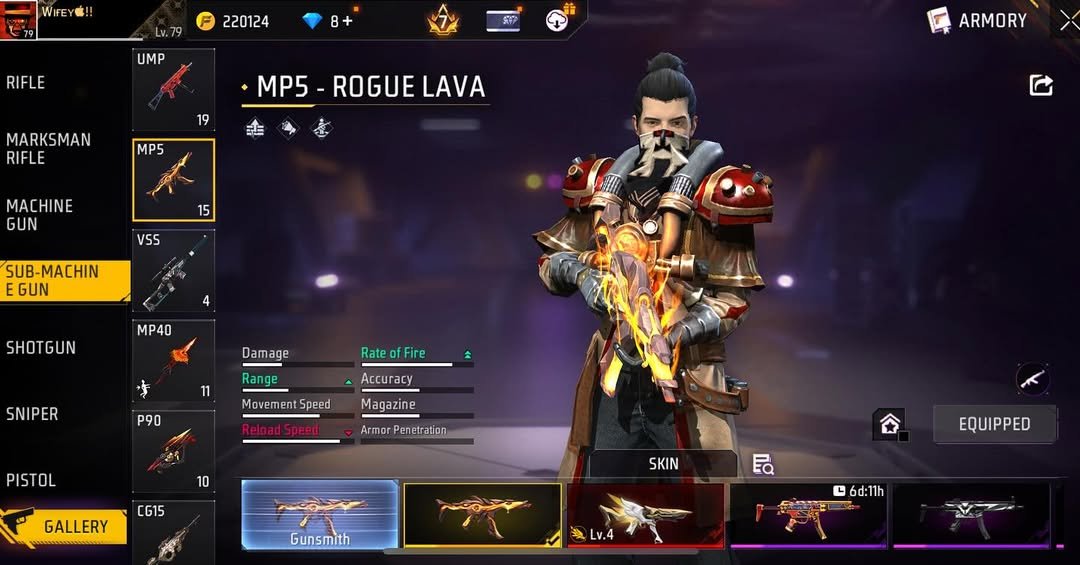Image resolution: width=1080 pixels, height=565 pixels.
Task: Choose the time-limited 6d:11h skin
Action: (x=808, y=515)
